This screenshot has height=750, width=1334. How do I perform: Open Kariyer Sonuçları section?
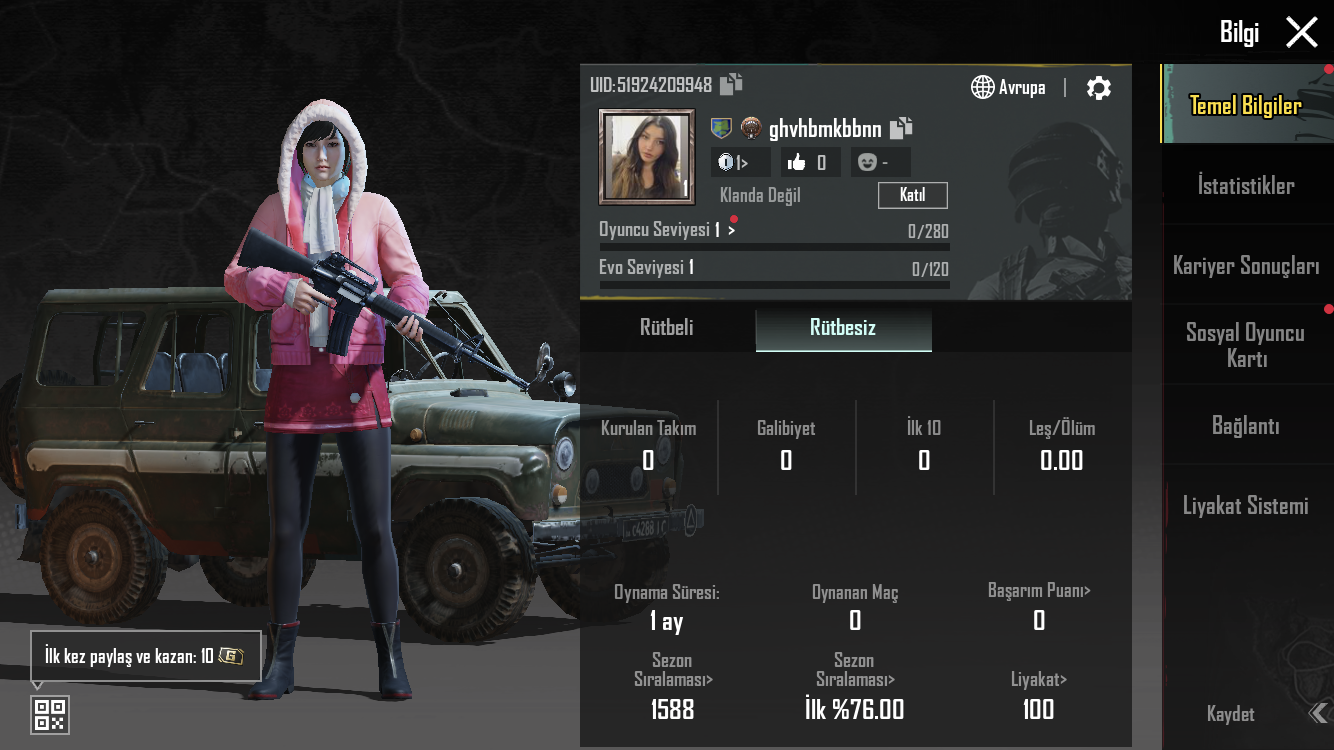1246,266
